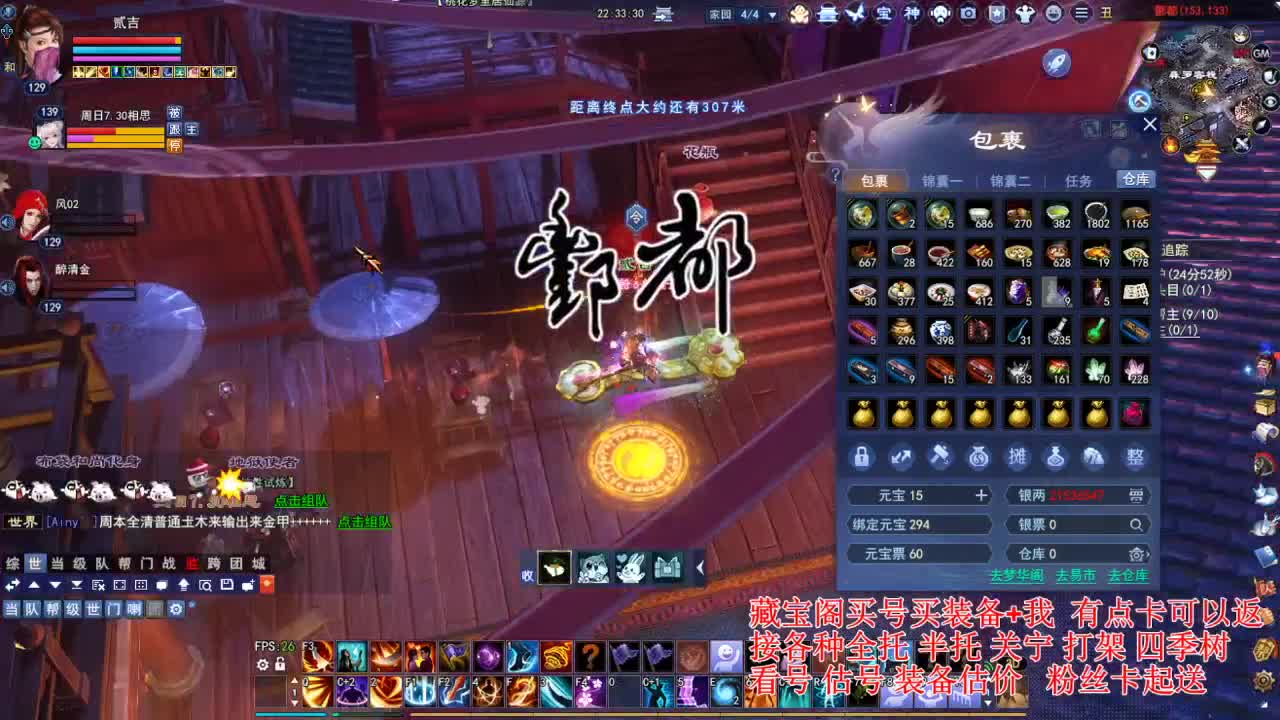Open the 神 icon in the top toolbar
Viewport: 1280px width, 720px height.
[911, 14]
